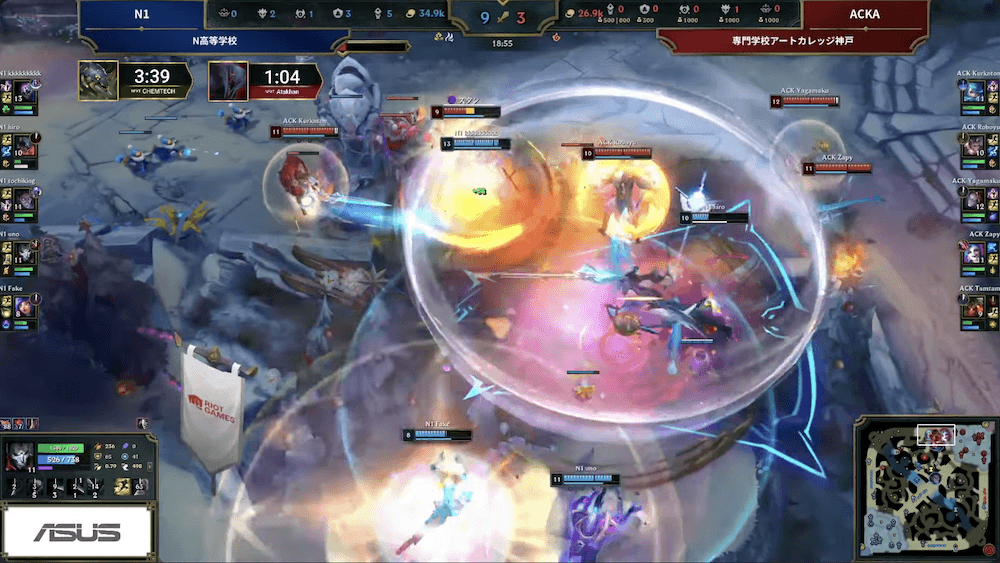
Task: Select ACK Kurknton's champion portrait
Action: (974, 92)
